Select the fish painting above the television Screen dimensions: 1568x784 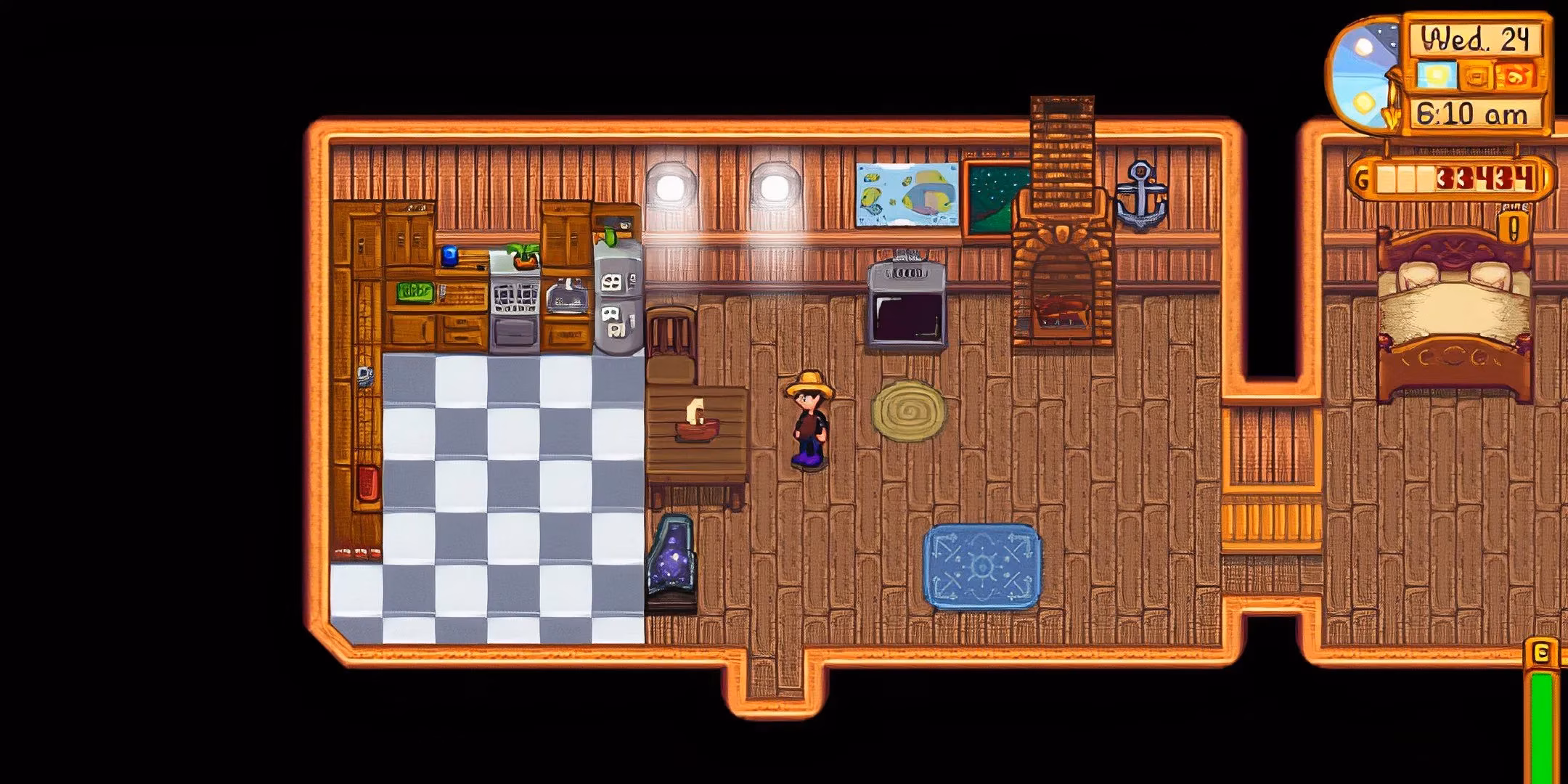(907, 192)
